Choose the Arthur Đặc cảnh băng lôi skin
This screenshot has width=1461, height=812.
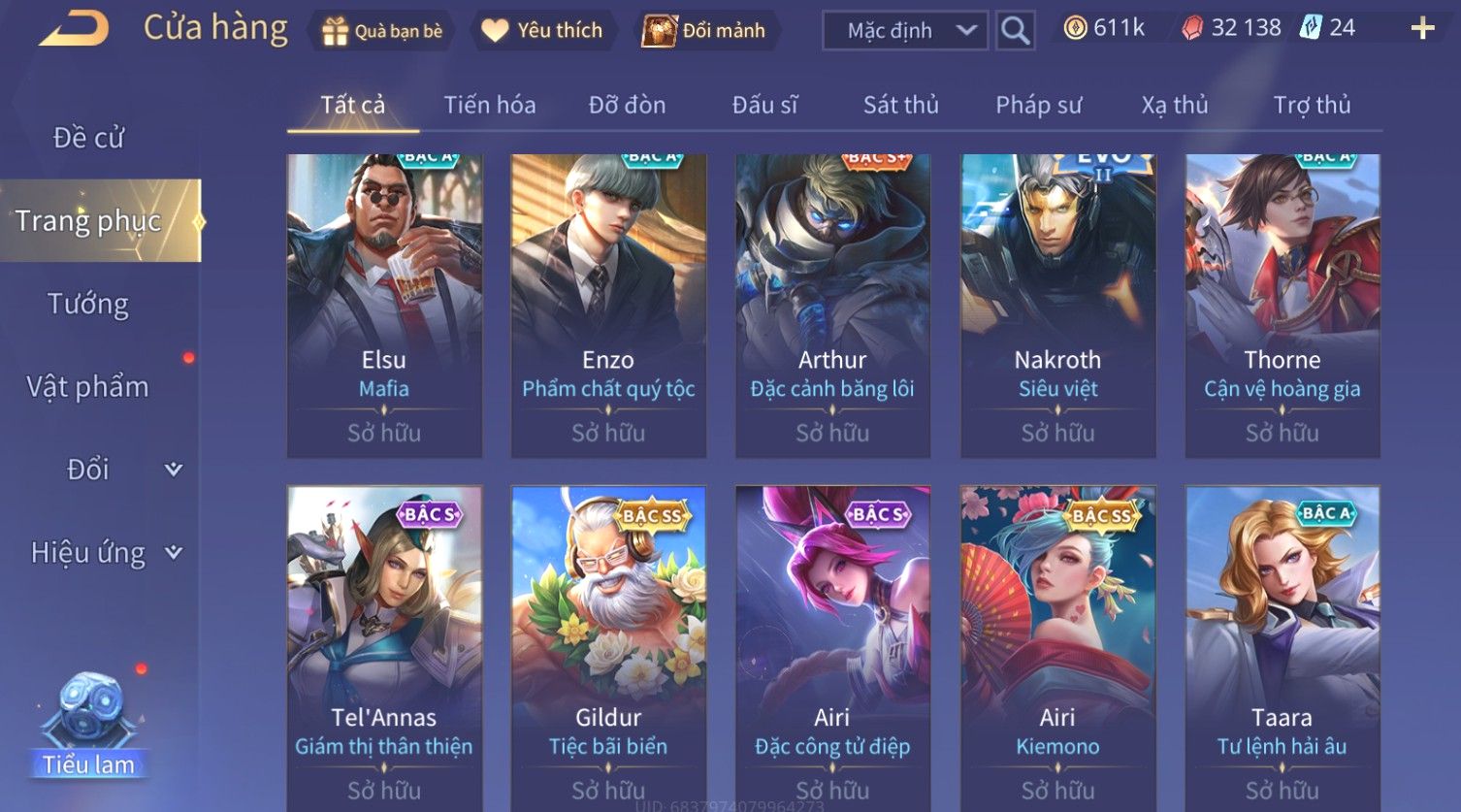point(832,306)
